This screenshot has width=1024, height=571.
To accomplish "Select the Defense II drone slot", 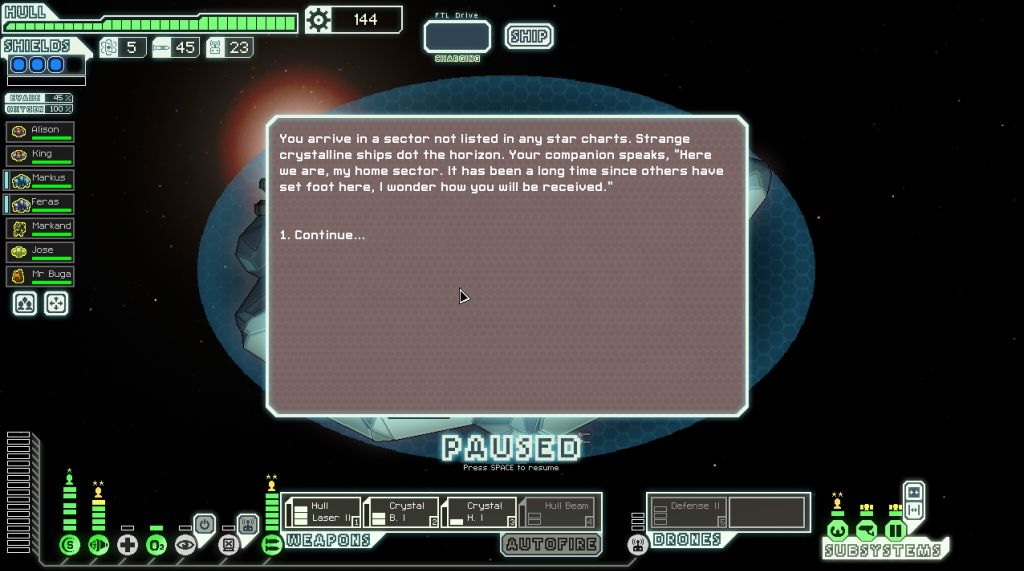I will point(687,512).
